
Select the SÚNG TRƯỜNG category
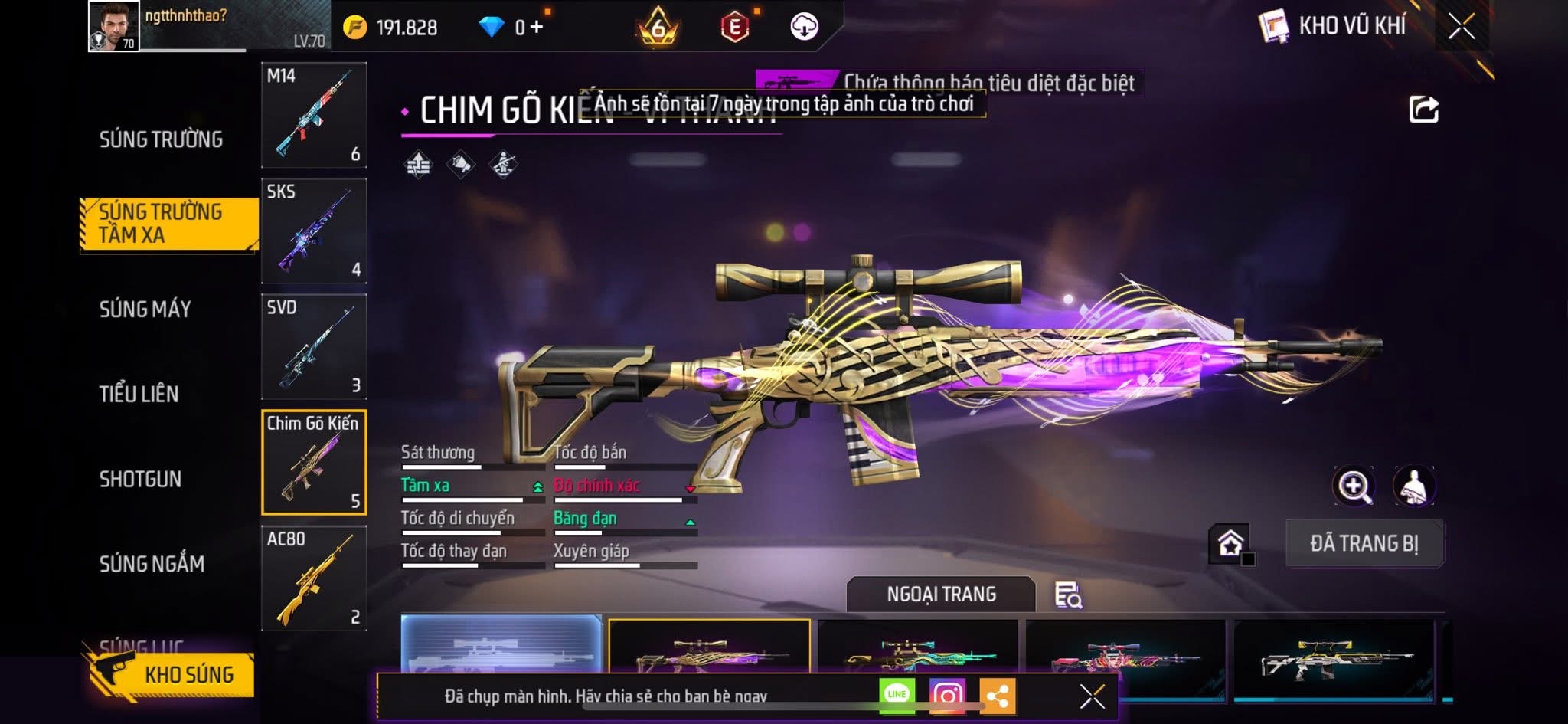[x=161, y=139]
